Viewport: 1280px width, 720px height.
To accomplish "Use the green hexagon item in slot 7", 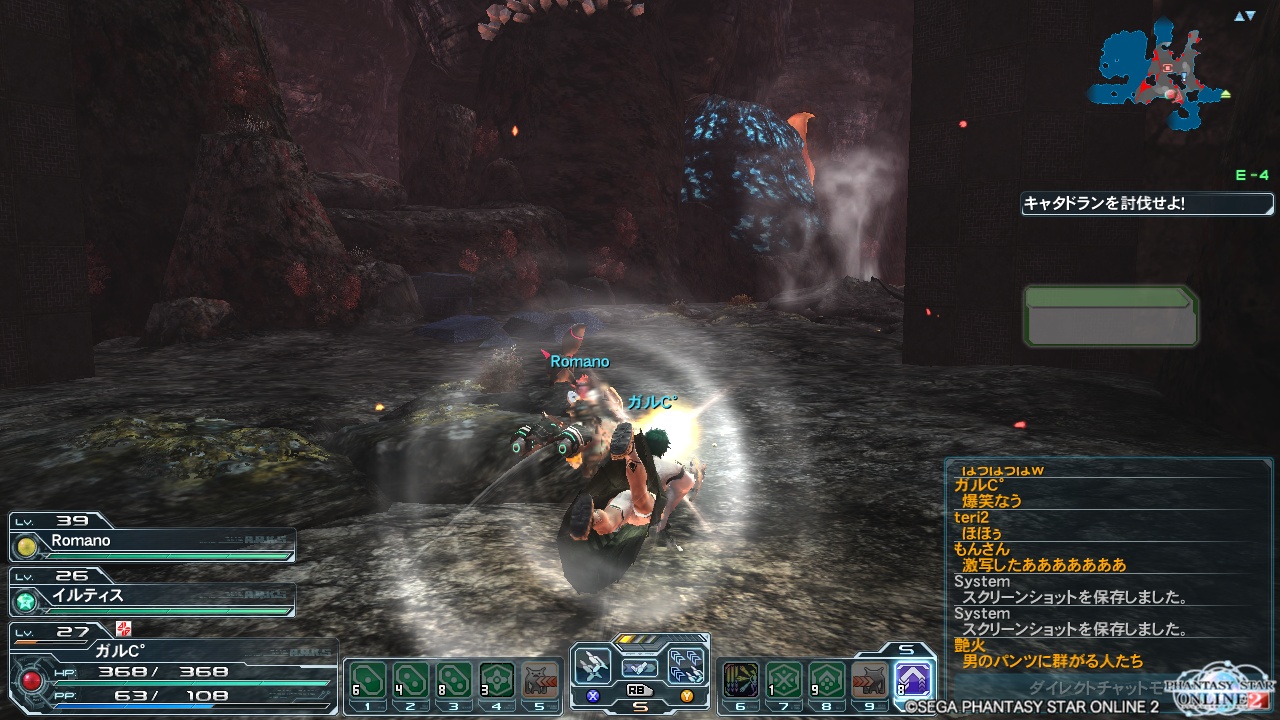I will click(x=783, y=680).
